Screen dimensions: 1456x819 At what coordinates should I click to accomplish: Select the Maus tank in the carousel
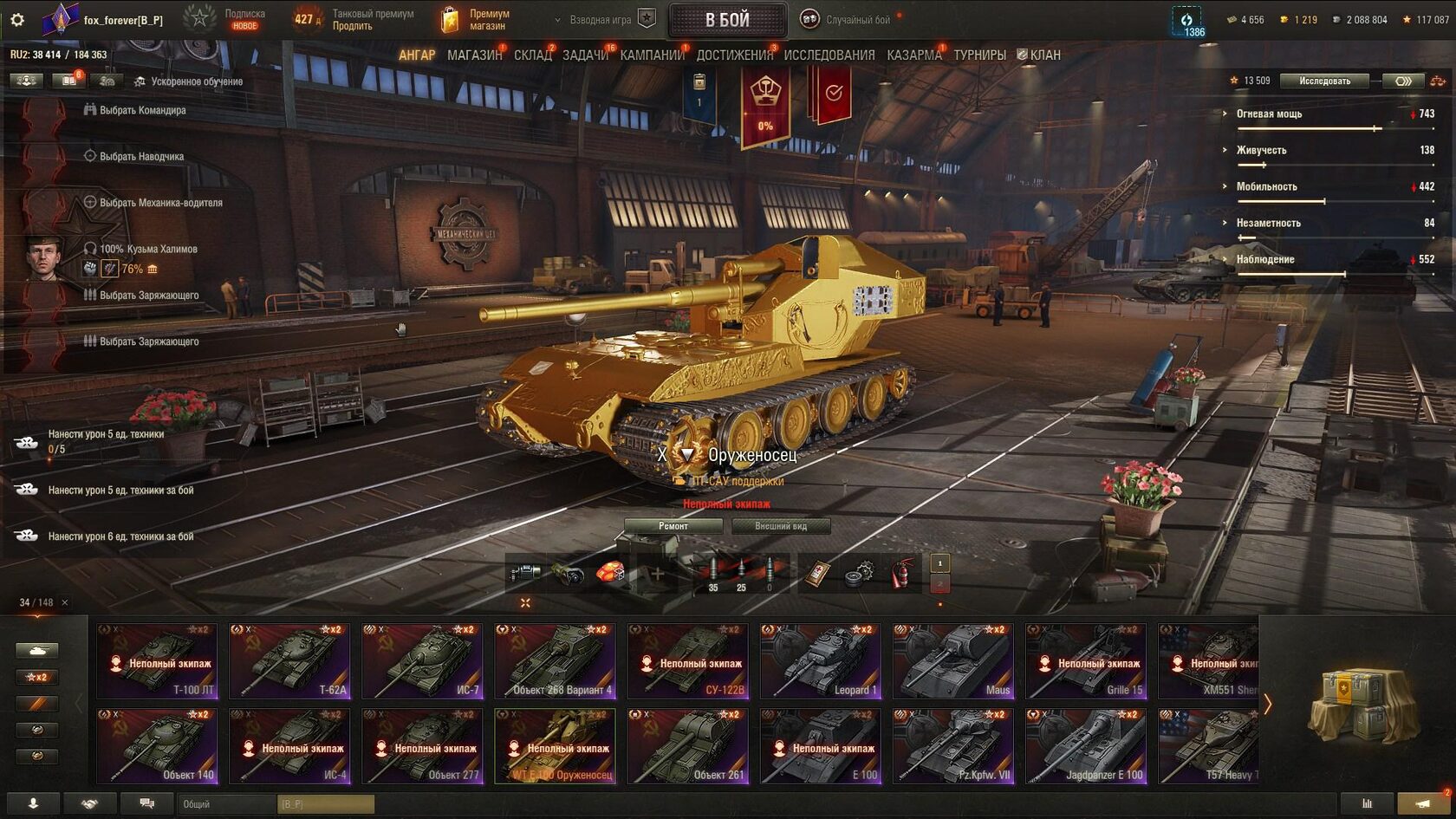click(x=953, y=661)
